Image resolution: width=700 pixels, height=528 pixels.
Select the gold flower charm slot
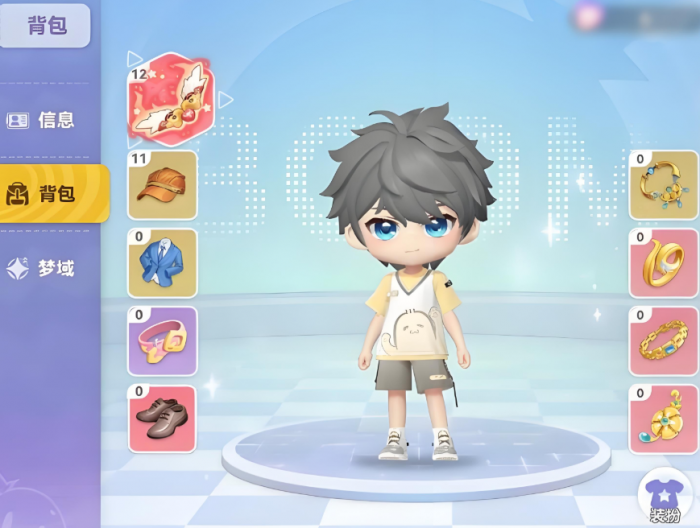(663, 419)
